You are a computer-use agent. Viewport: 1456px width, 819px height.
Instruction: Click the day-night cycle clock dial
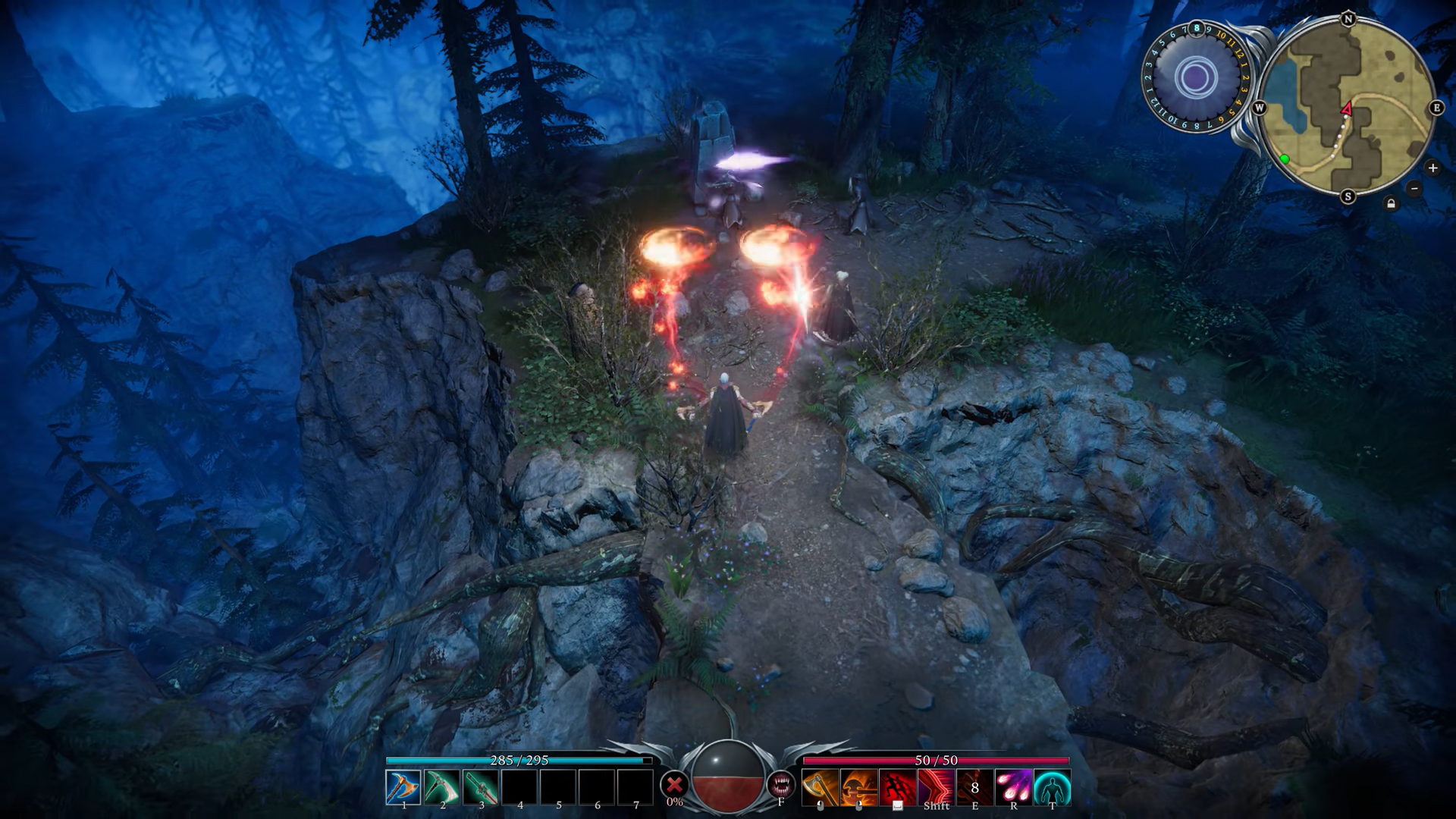1196,77
